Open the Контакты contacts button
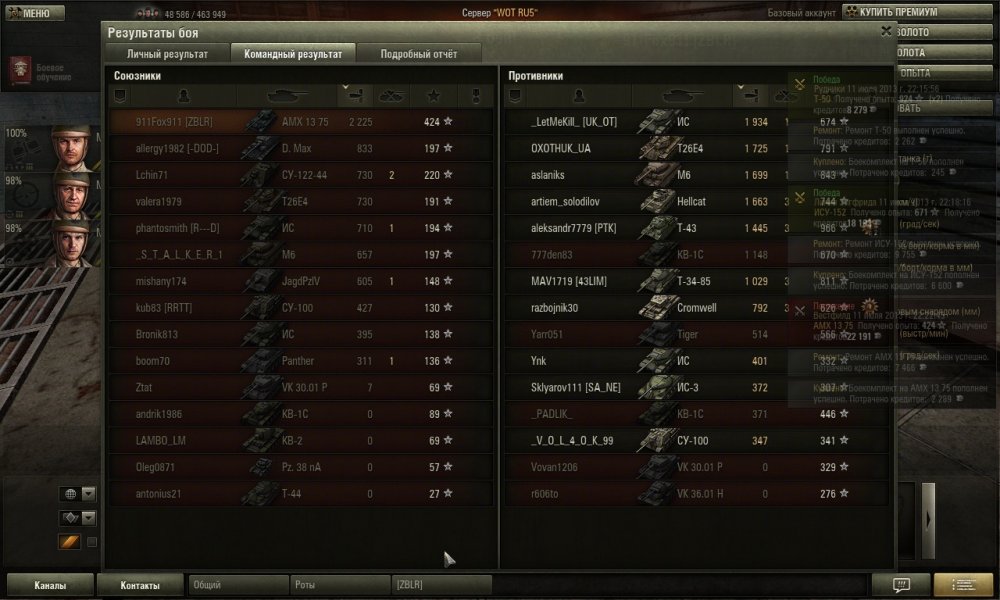Viewport: 1000px width, 600px height. 141,585
